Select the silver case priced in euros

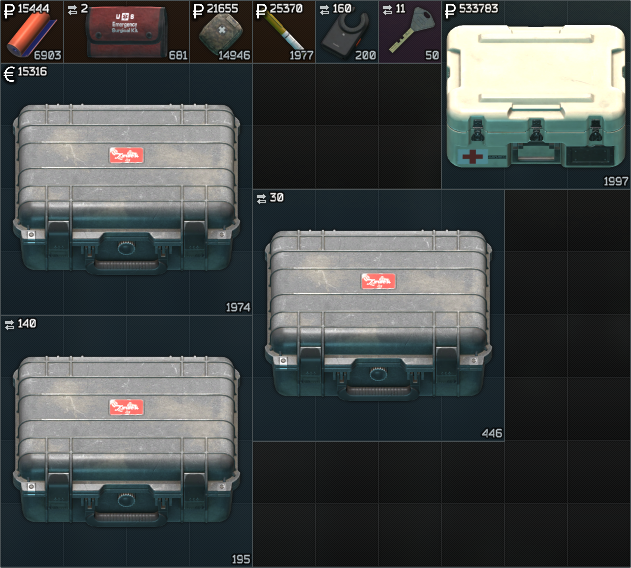[x=126, y=190]
